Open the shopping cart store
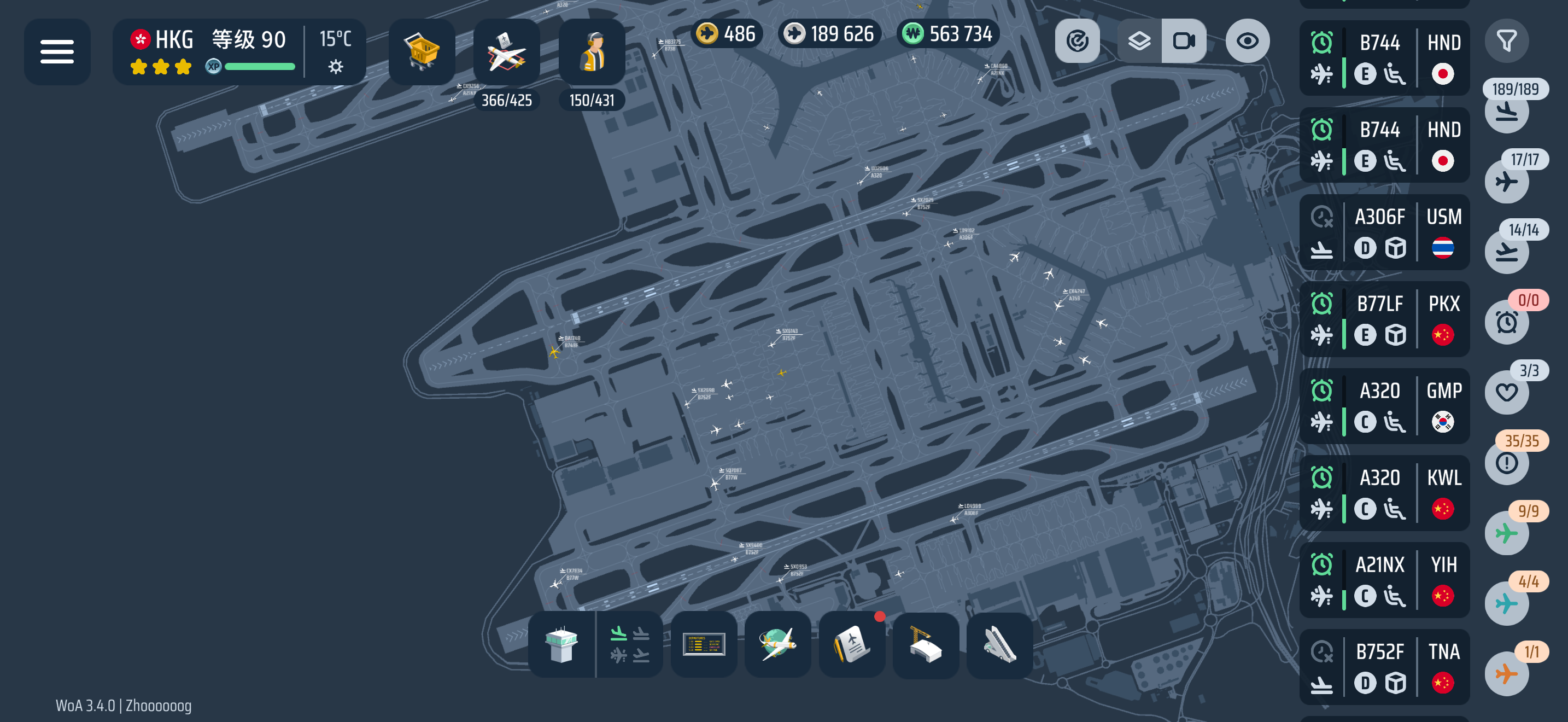1568x722 pixels. 421,52
